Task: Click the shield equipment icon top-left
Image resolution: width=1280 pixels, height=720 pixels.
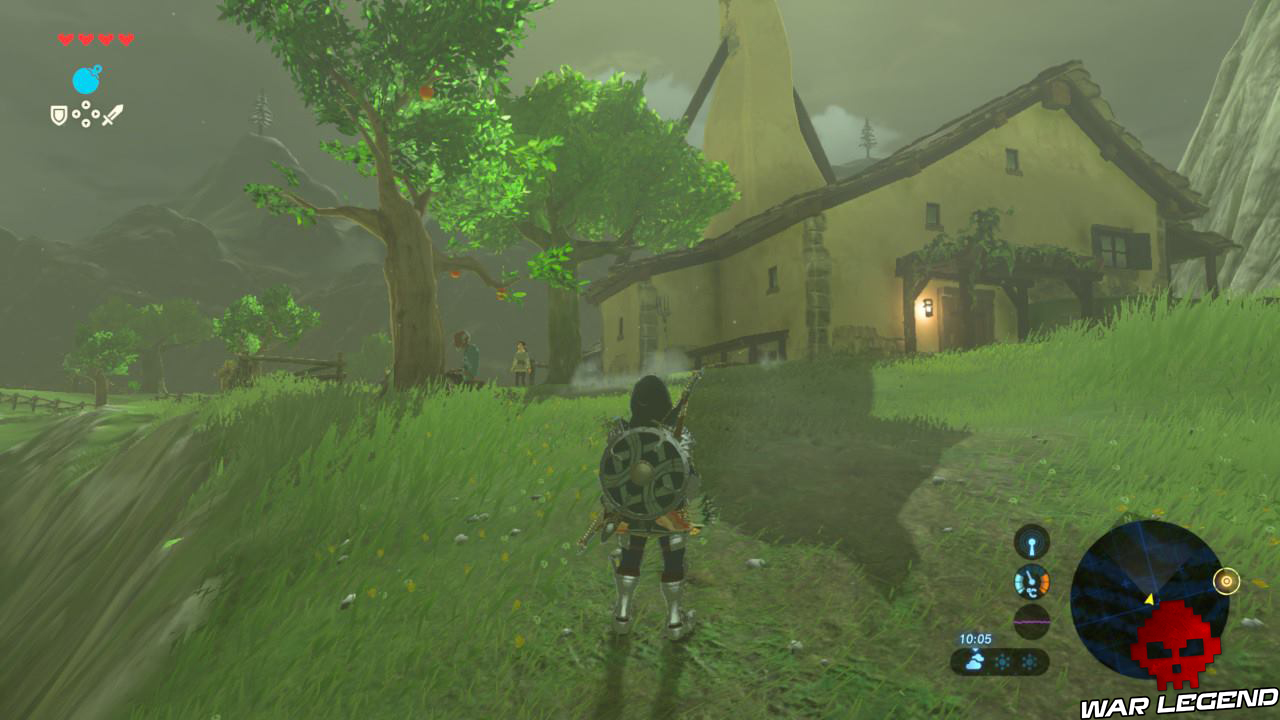Action: click(x=58, y=114)
